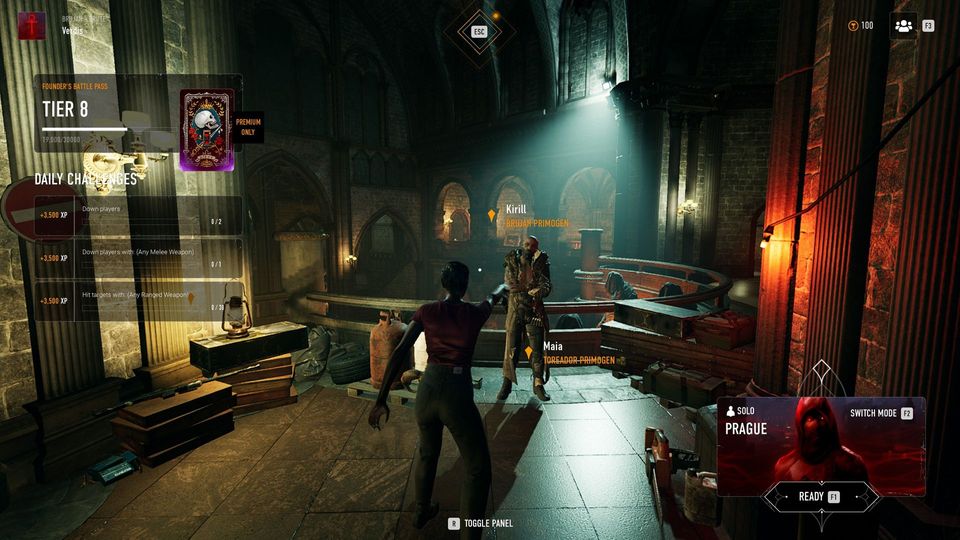Screen dimensions: 960x540
Task: Open the diamond menu button at top
Action: pyautogui.click(x=480, y=31)
